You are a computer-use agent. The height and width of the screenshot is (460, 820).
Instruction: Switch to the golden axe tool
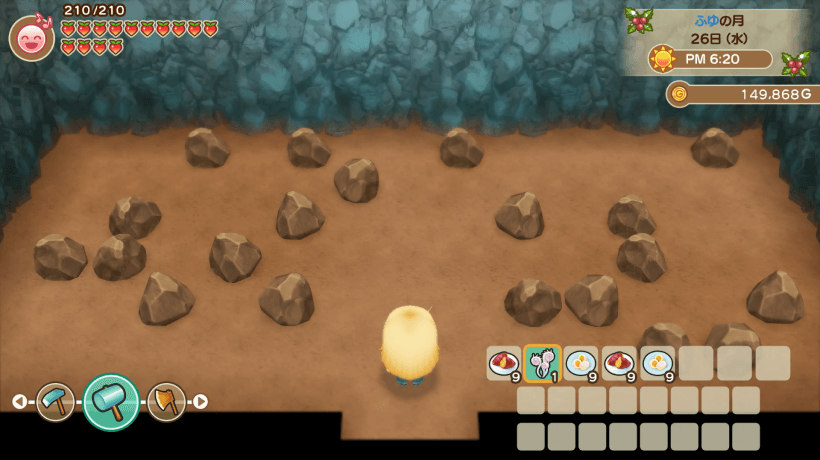pyautogui.click(x=166, y=402)
